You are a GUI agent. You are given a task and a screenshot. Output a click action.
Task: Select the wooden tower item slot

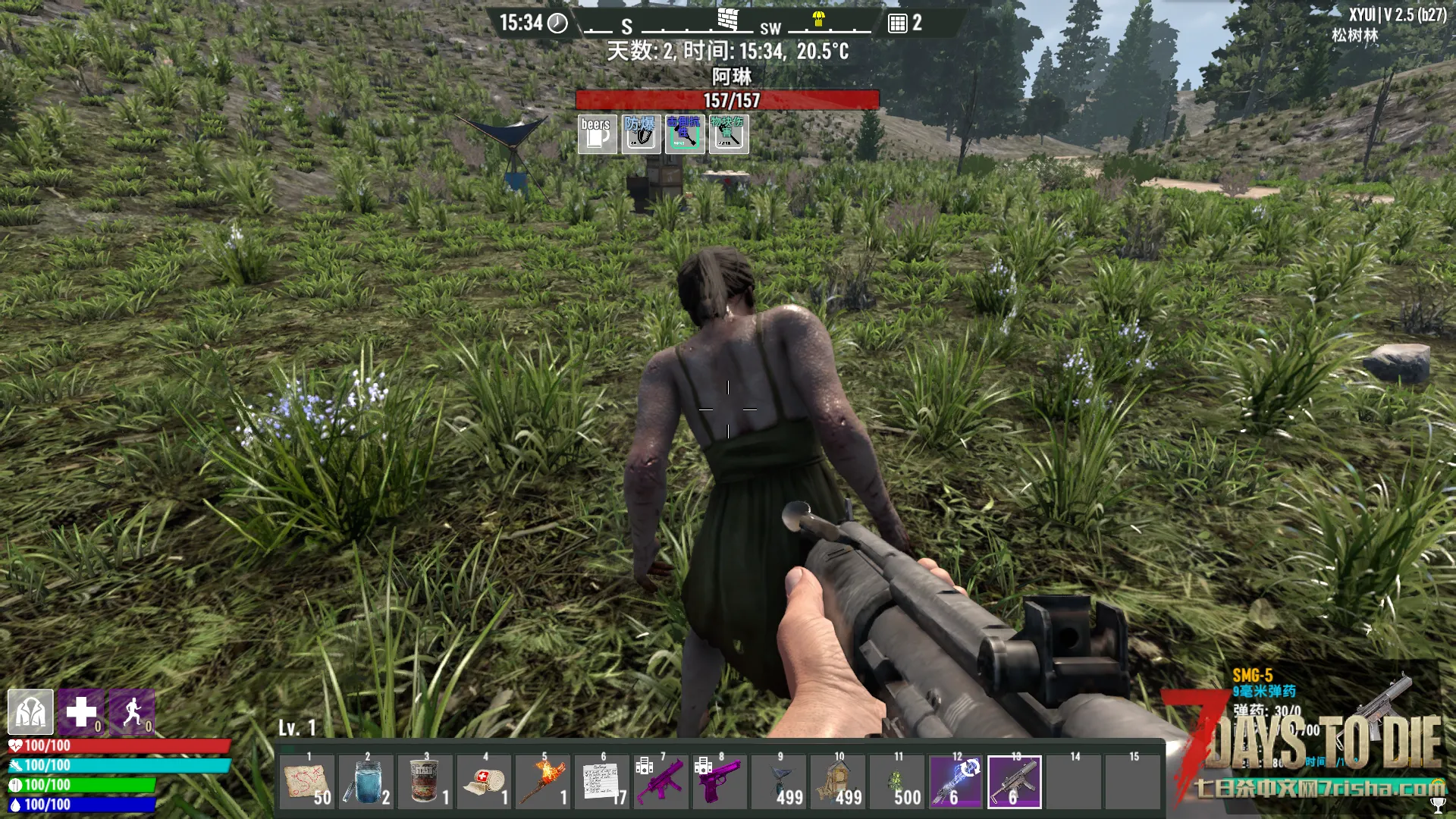click(x=839, y=782)
